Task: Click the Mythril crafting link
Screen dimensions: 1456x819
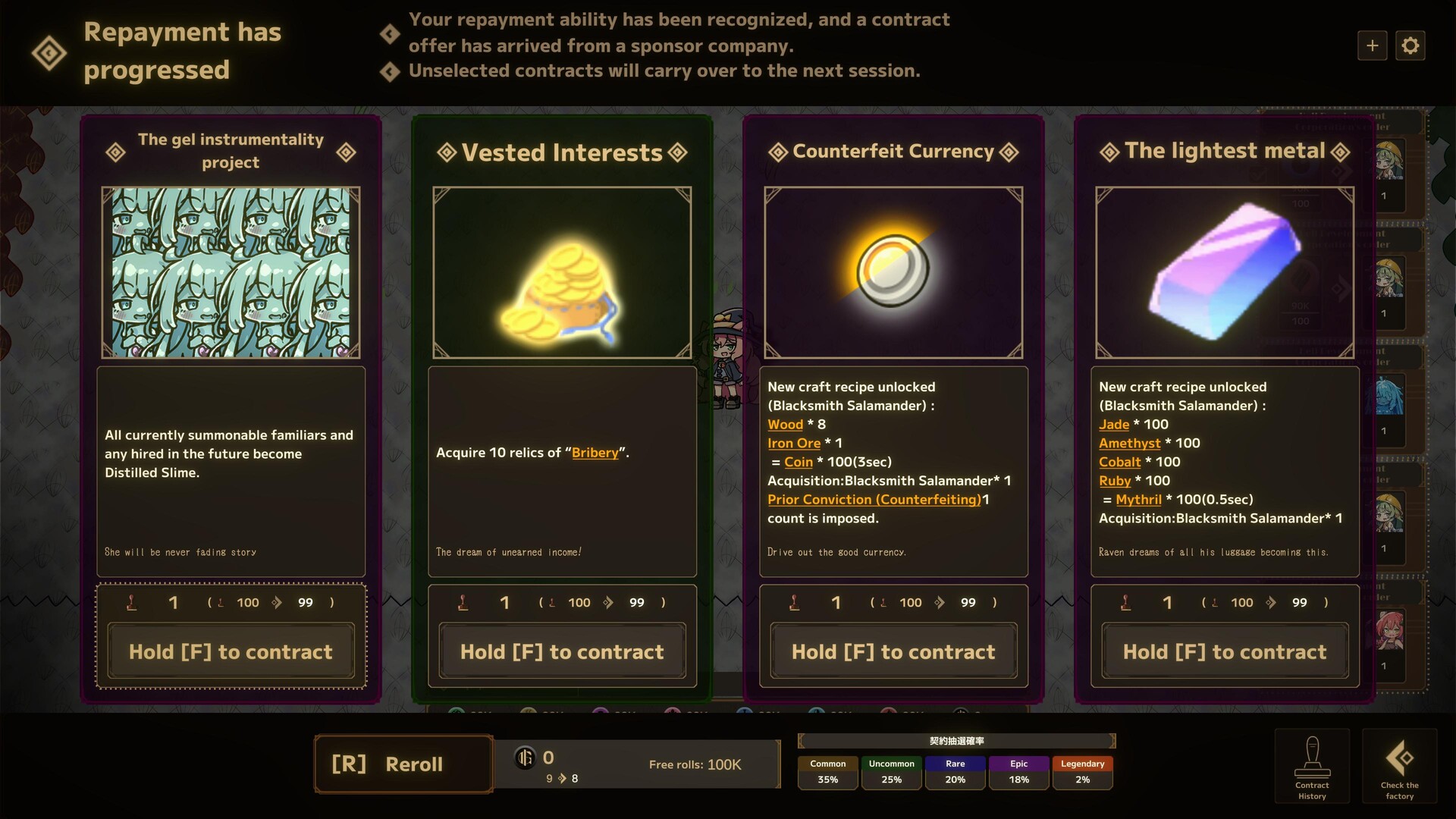Action: click(x=1139, y=499)
